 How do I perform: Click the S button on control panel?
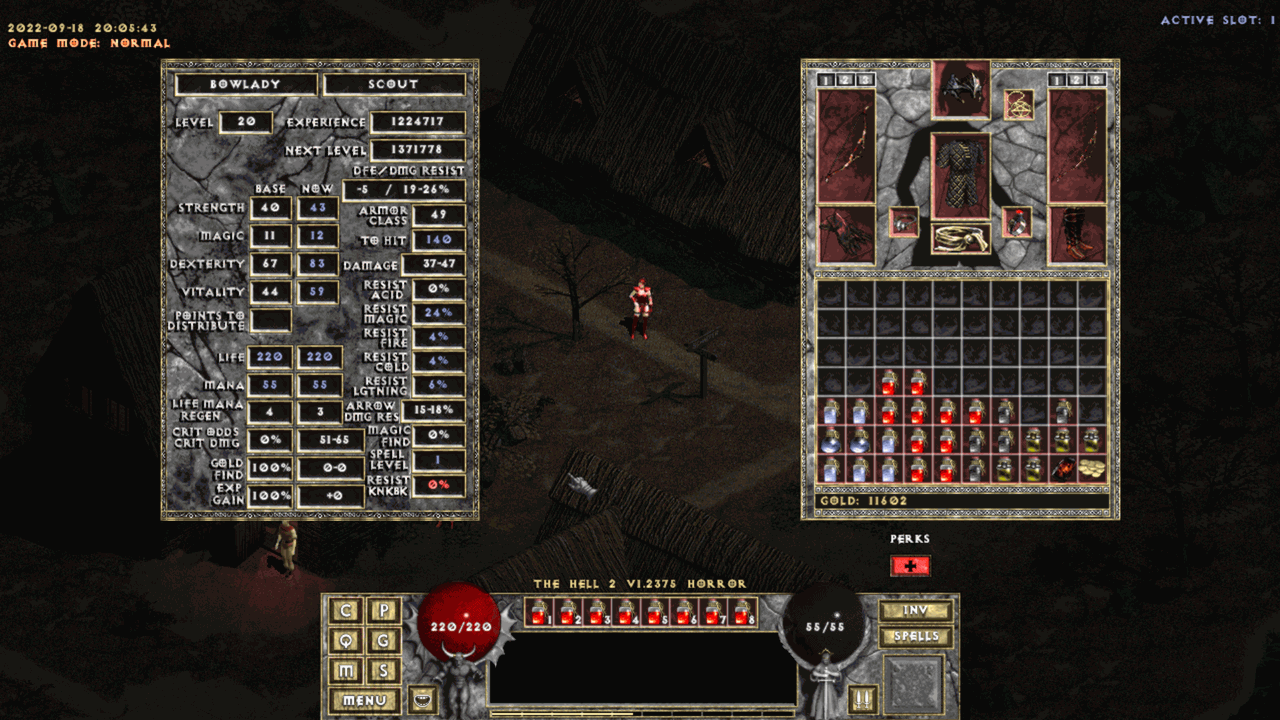pos(382,670)
